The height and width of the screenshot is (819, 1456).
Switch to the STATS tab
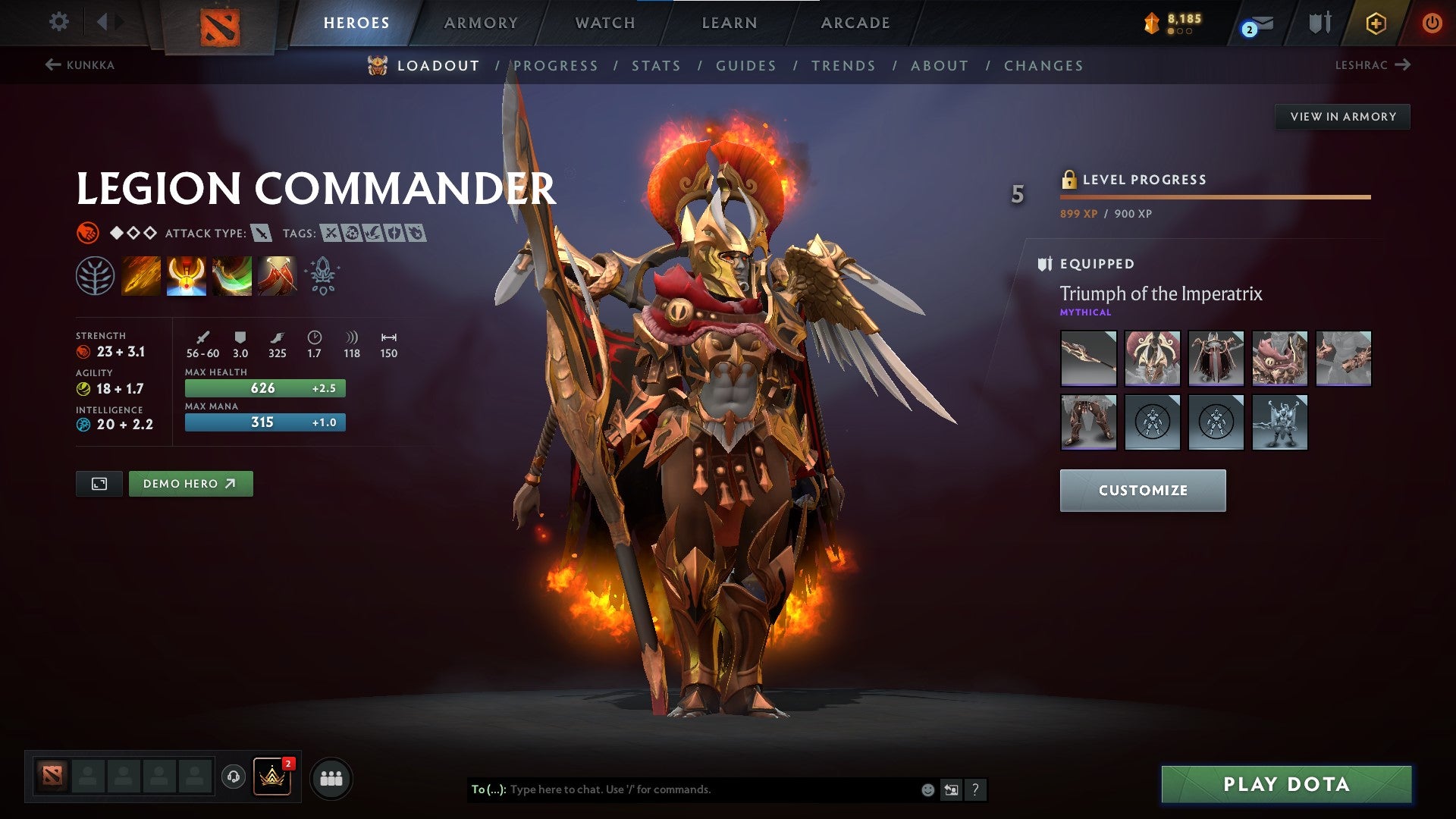657,66
